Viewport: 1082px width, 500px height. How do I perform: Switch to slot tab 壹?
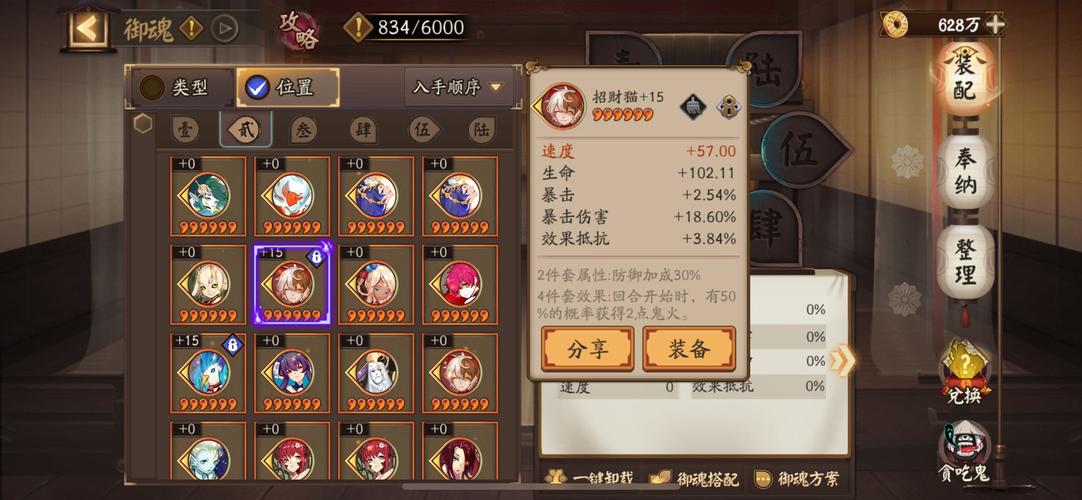[184, 130]
